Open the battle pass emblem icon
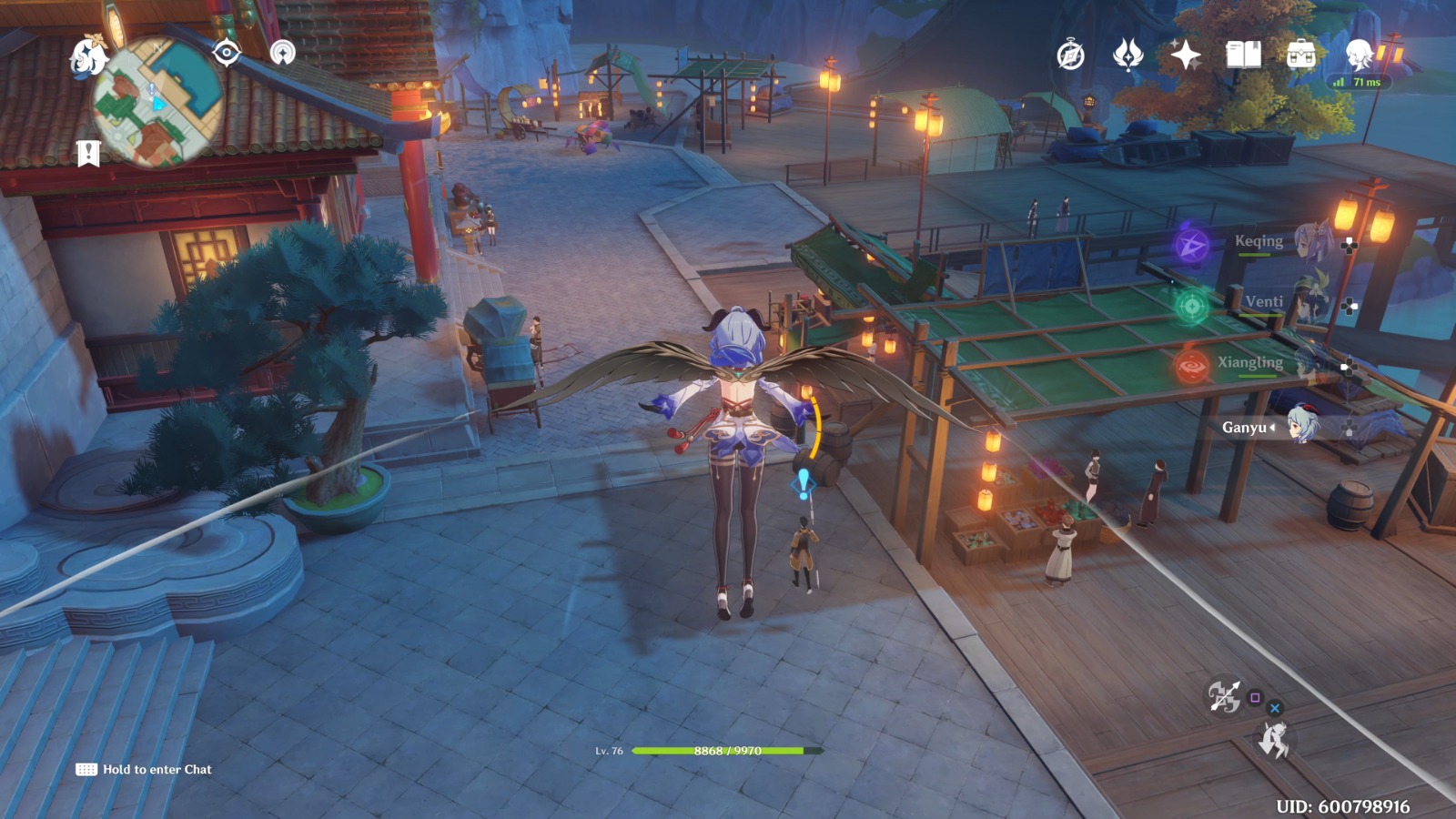This screenshot has height=819, width=1456. (x=1127, y=56)
